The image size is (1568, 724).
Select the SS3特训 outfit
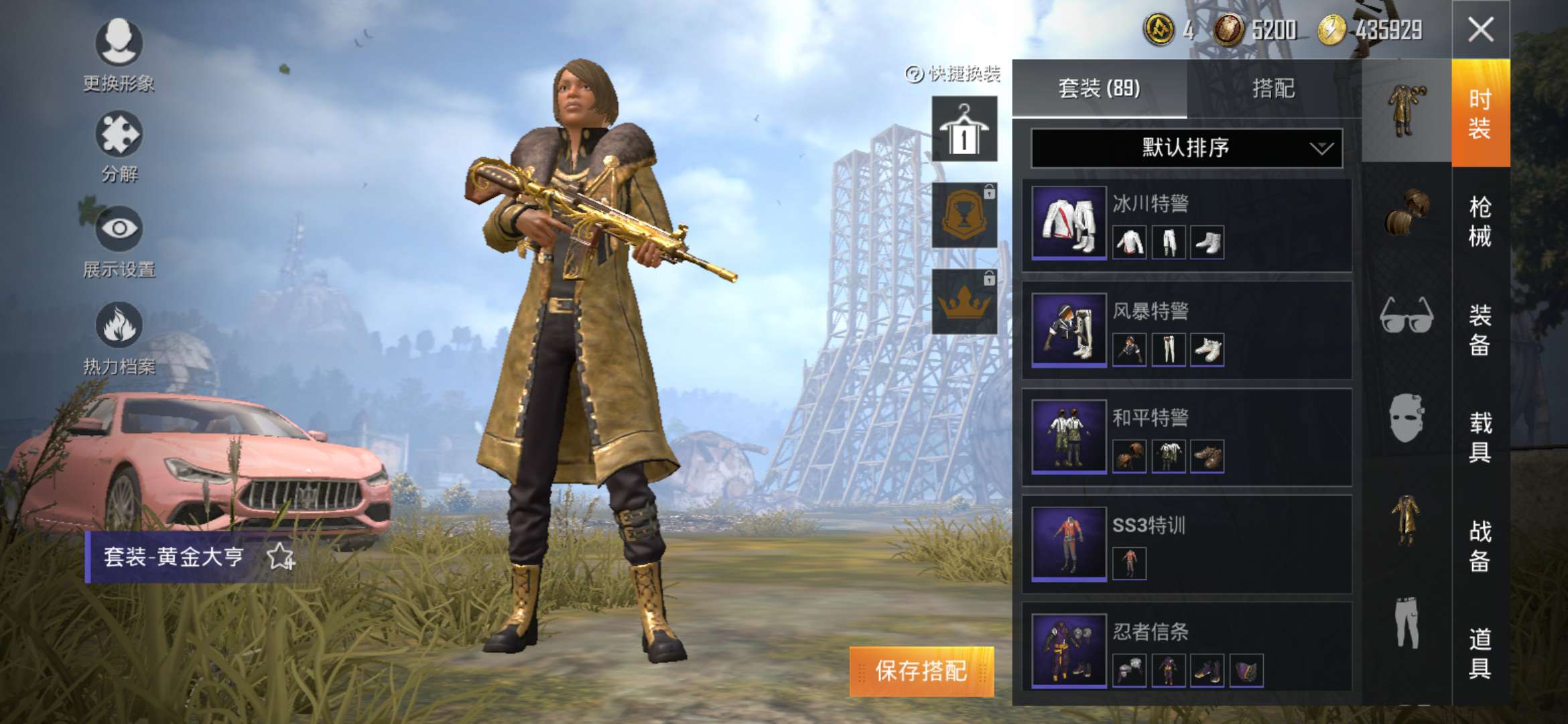[x=1186, y=544]
